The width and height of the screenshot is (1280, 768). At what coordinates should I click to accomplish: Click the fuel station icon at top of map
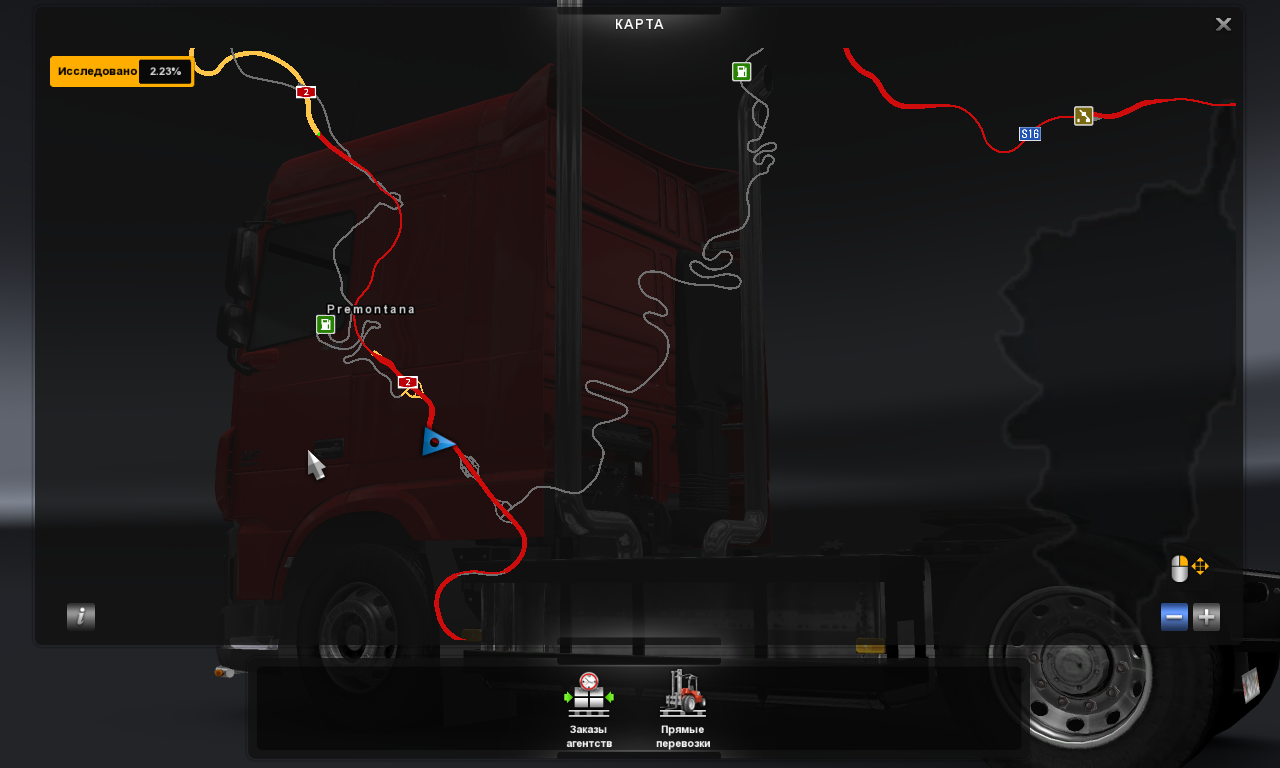click(741, 71)
